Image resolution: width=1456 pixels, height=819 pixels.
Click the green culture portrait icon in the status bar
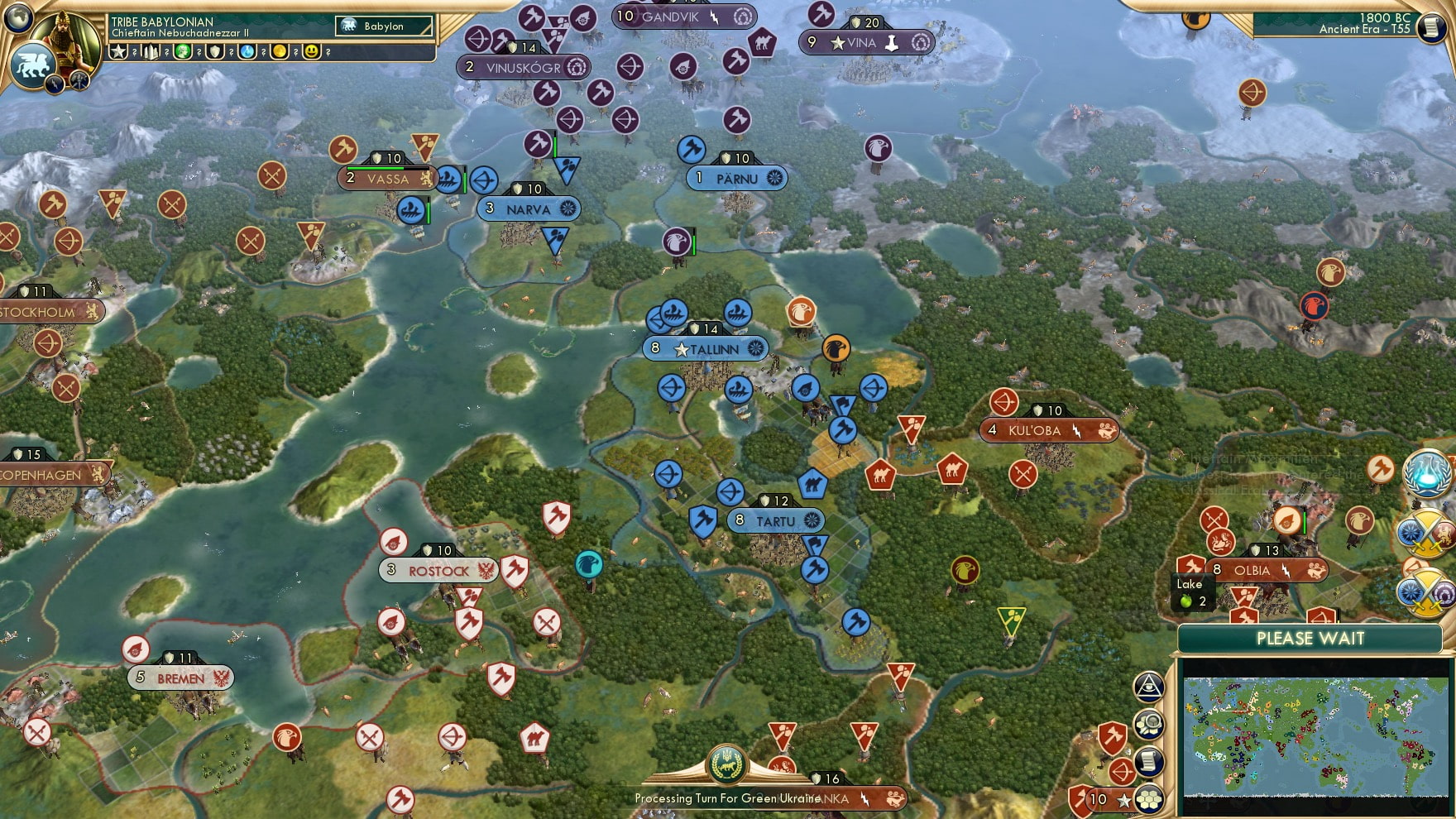183,53
